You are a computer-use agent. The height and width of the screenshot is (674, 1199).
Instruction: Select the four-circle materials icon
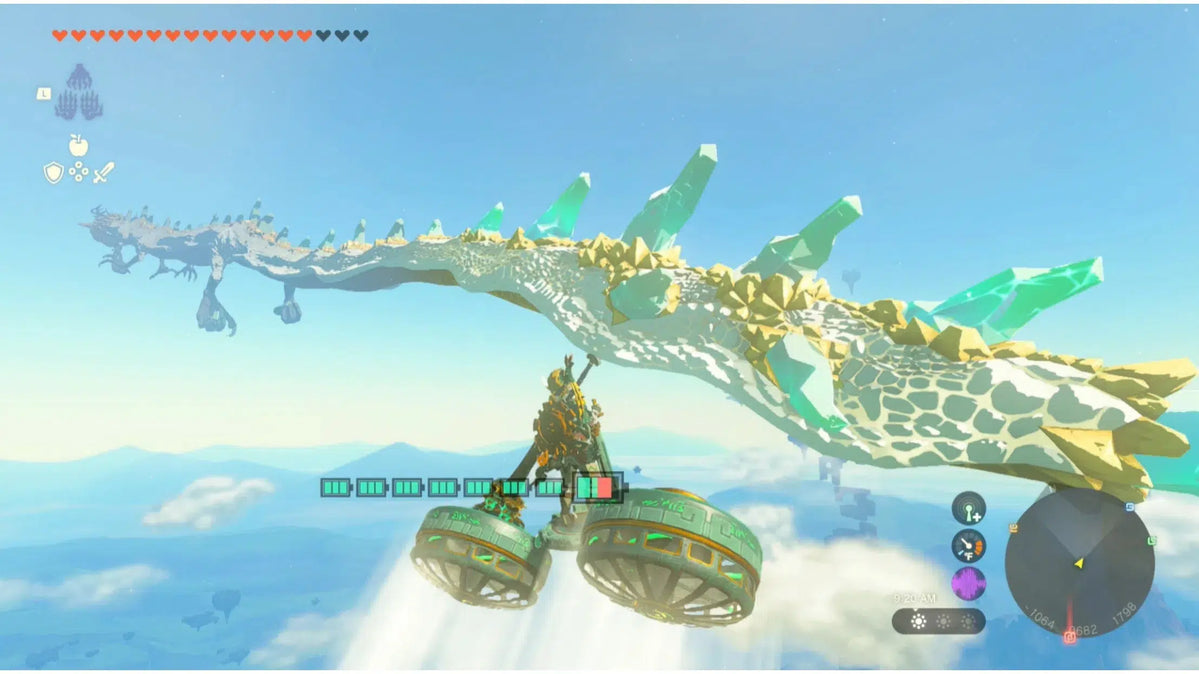pyautogui.click(x=78, y=173)
